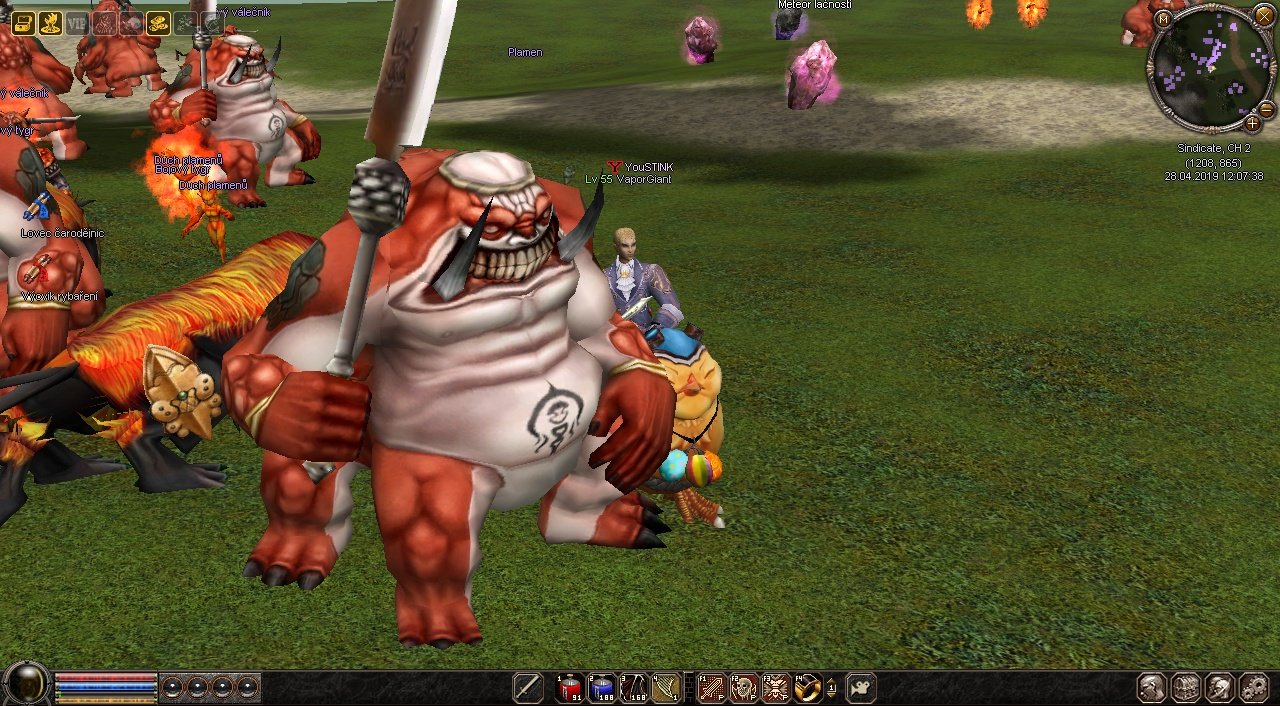Use the blue mana potion in slot 2
The height and width of the screenshot is (706, 1280).
(x=602, y=688)
